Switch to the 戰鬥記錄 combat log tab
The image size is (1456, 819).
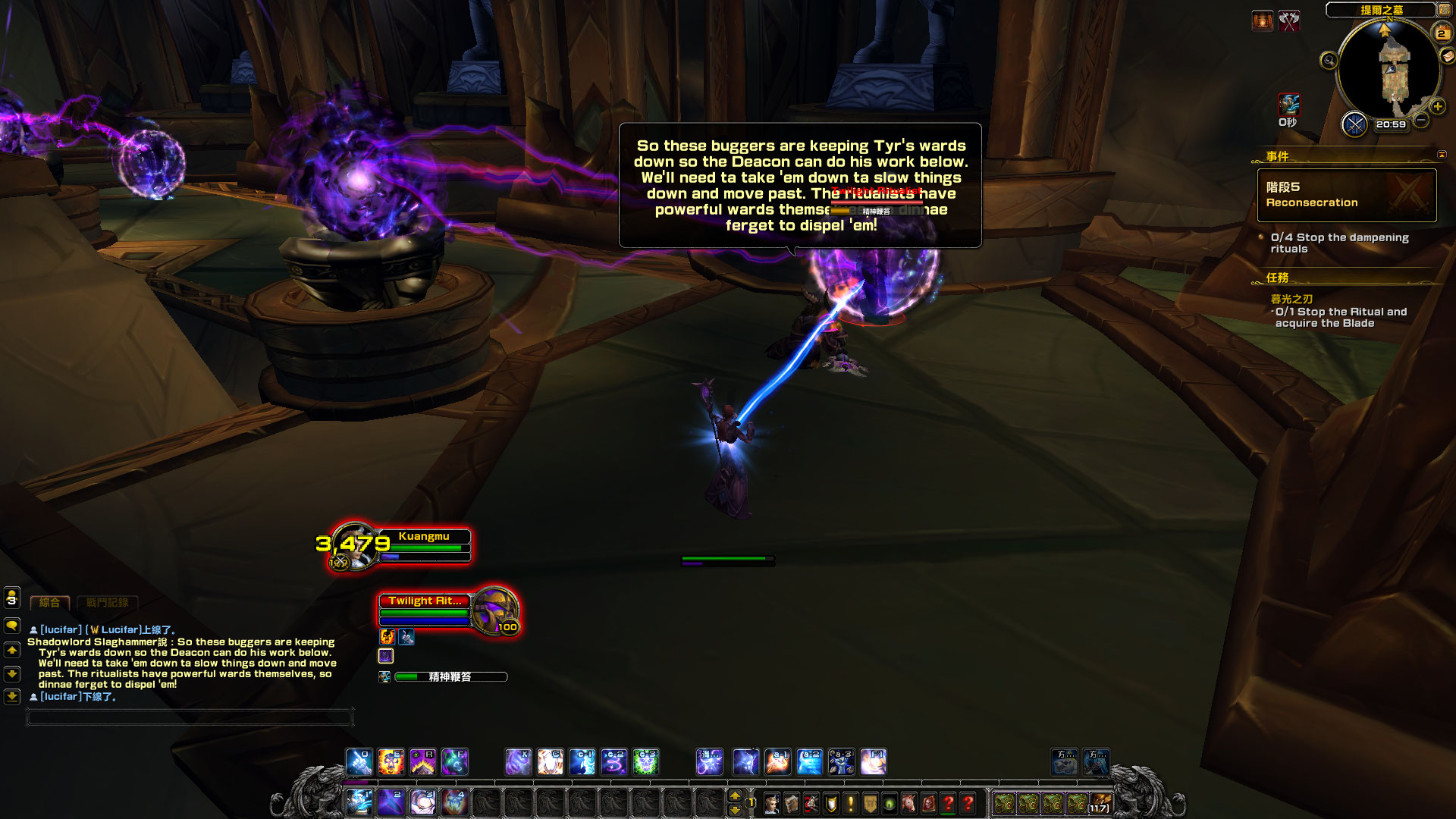pos(107,603)
